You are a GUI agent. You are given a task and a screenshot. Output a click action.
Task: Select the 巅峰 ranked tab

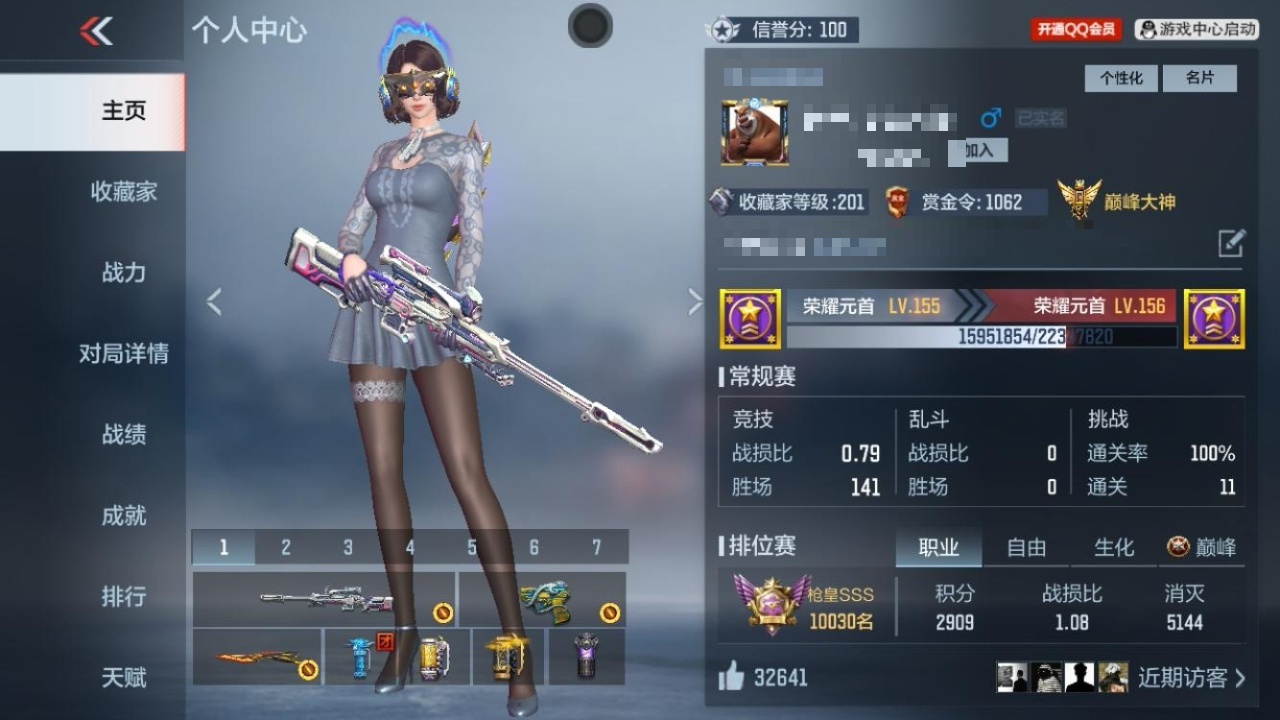click(x=1201, y=547)
